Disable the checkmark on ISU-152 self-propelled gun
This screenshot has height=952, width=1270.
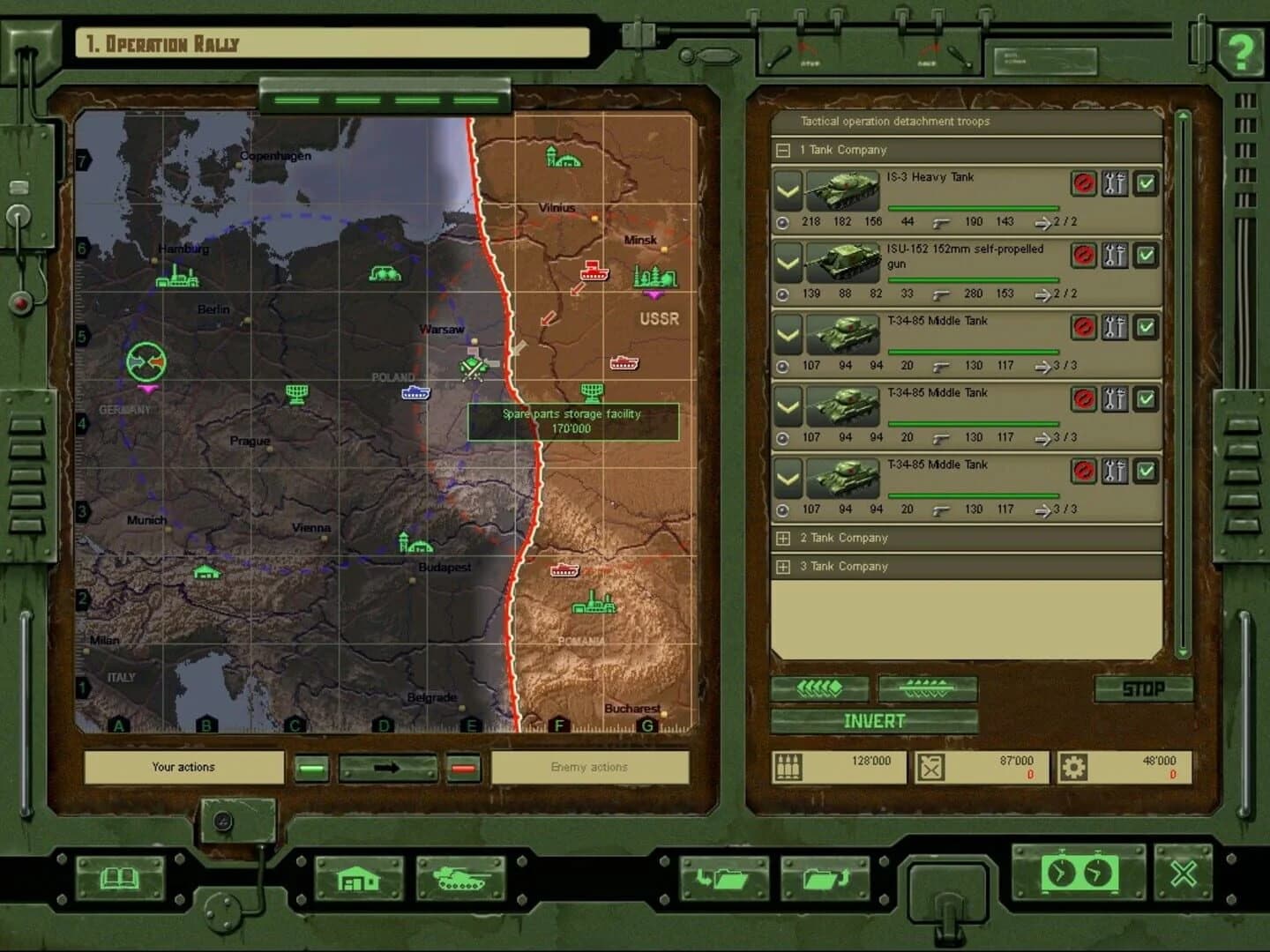pos(1146,256)
